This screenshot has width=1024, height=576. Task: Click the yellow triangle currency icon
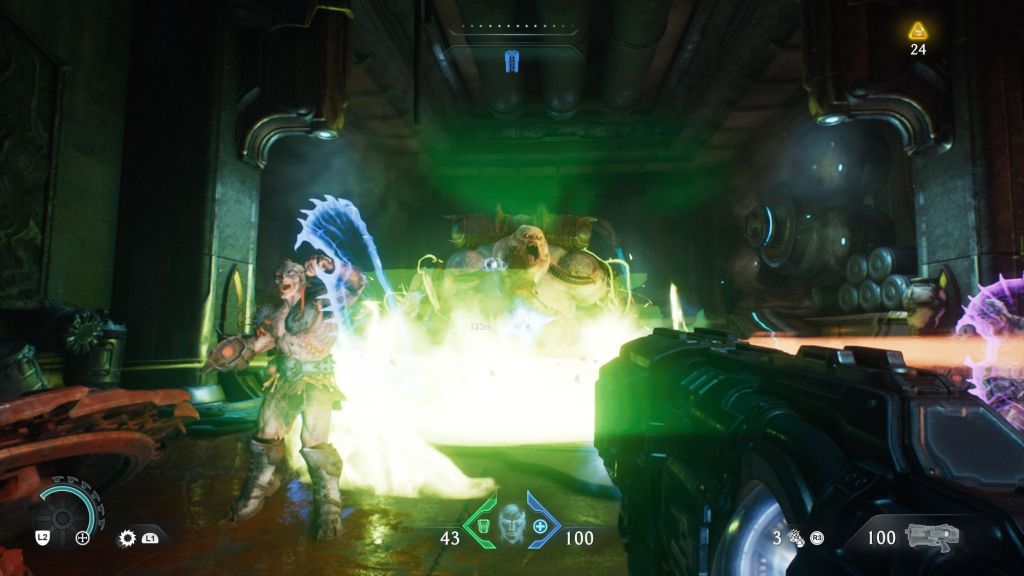[918, 30]
